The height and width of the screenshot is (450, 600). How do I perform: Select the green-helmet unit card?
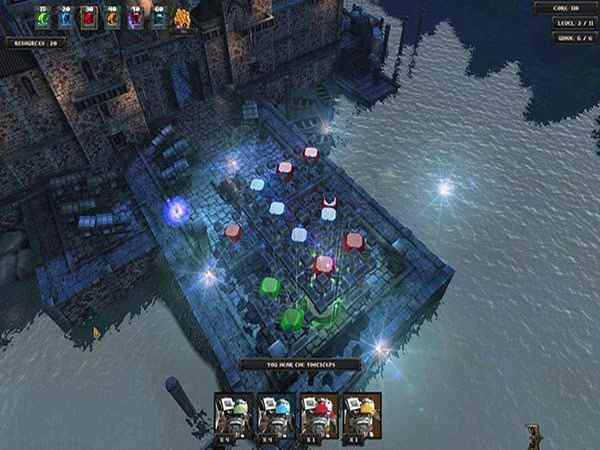tap(233, 415)
